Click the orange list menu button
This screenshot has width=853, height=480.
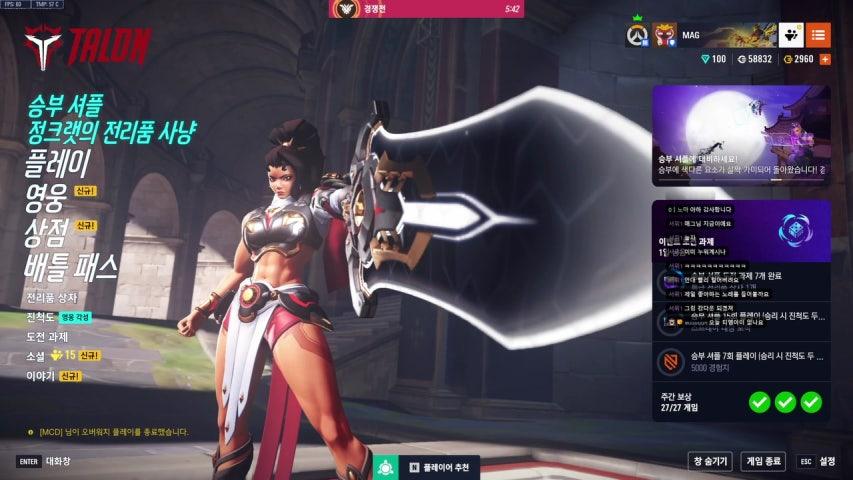coord(818,35)
